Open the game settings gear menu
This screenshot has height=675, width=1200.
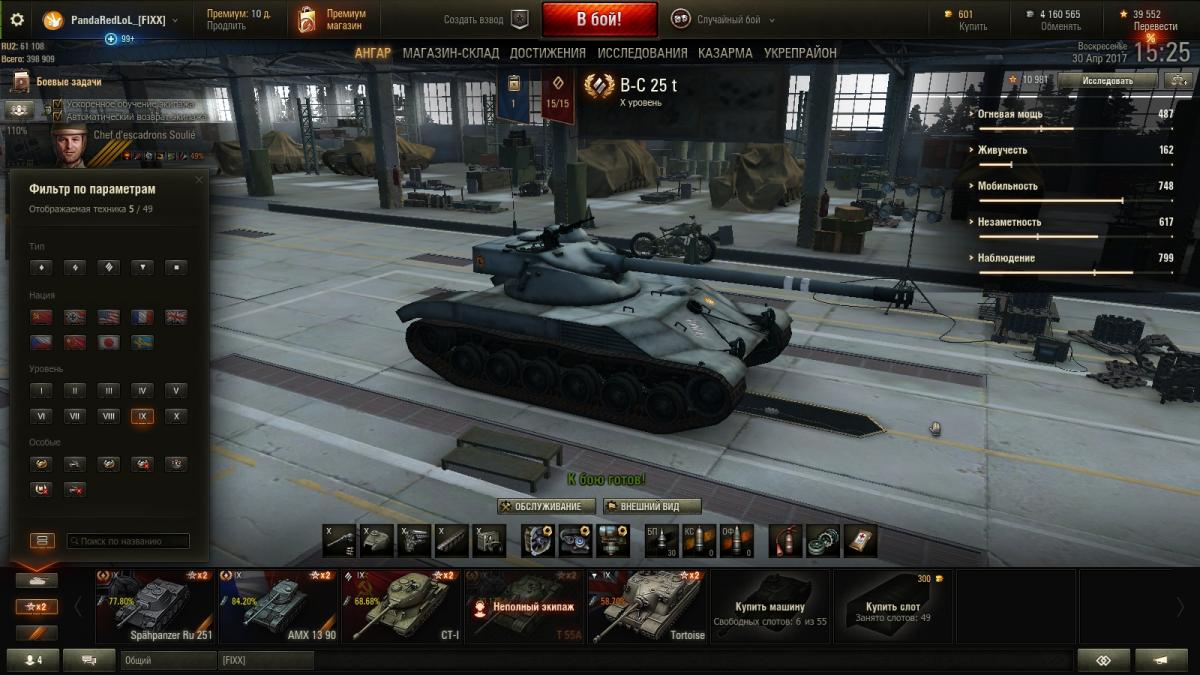[x=17, y=20]
